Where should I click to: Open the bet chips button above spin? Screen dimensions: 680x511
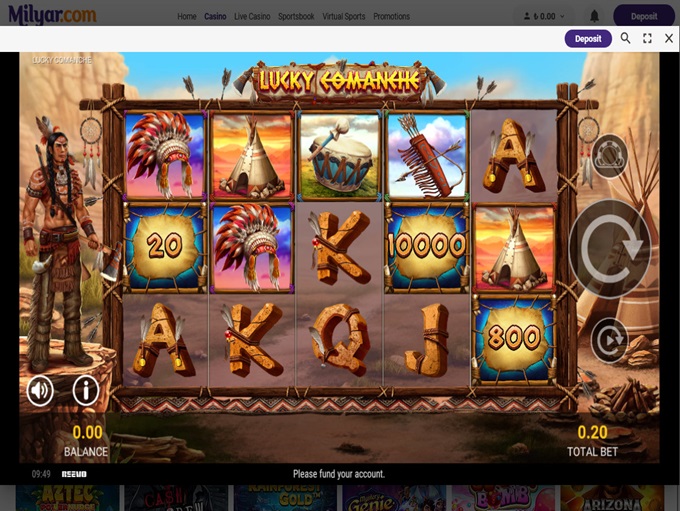pos(609,154)
